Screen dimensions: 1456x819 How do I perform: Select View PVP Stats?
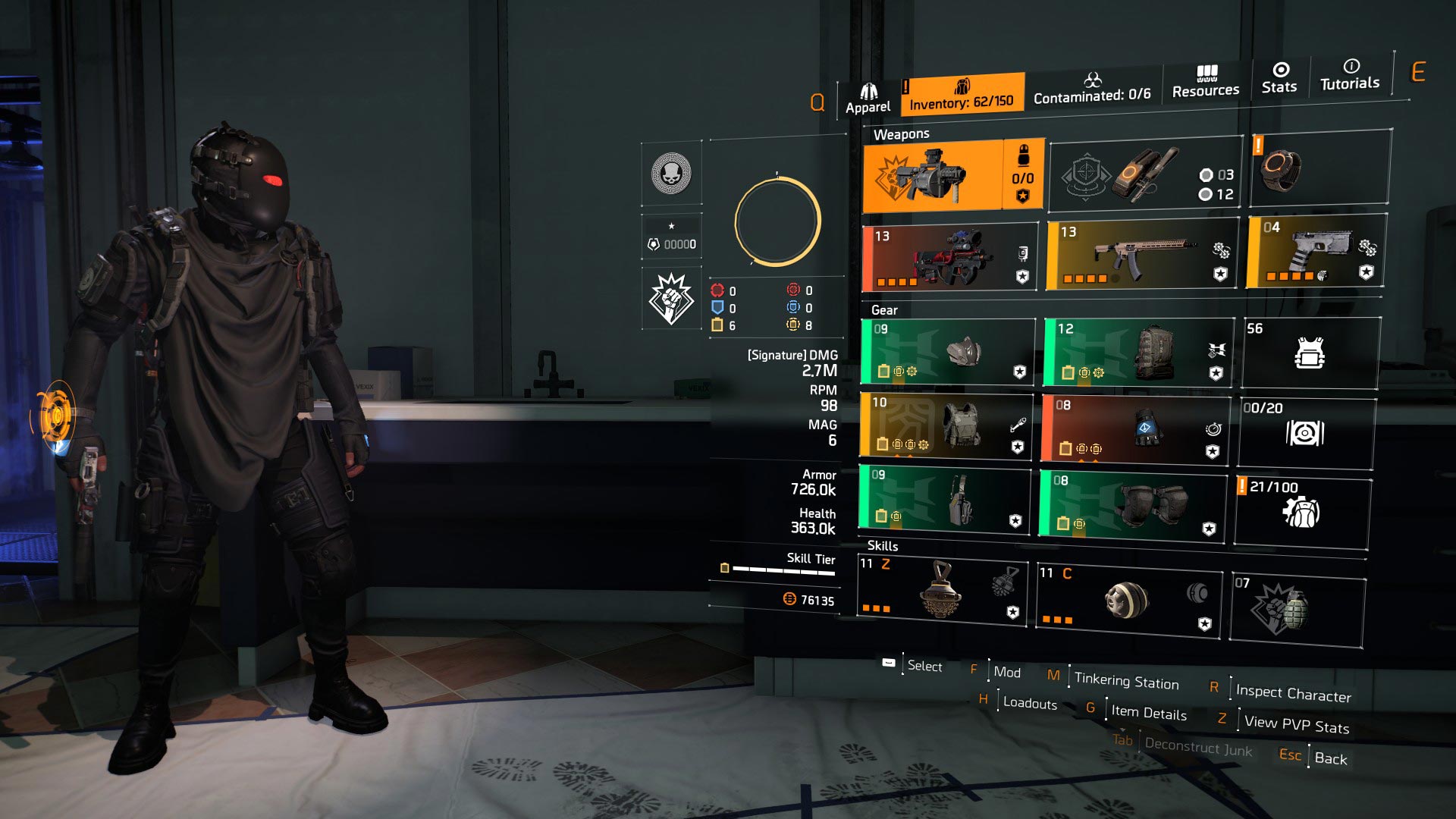click(1294, 725)
